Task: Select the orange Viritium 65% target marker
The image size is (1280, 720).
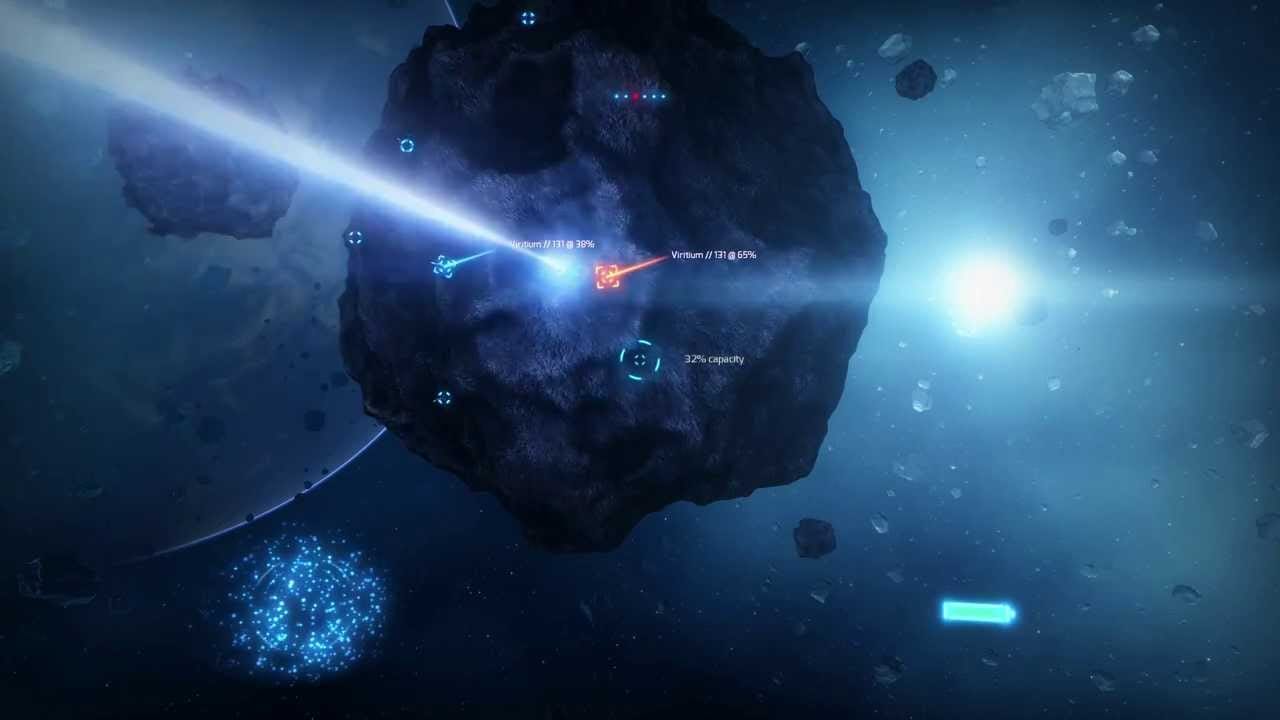Action: pyautogui.click(x=607, y=276)
